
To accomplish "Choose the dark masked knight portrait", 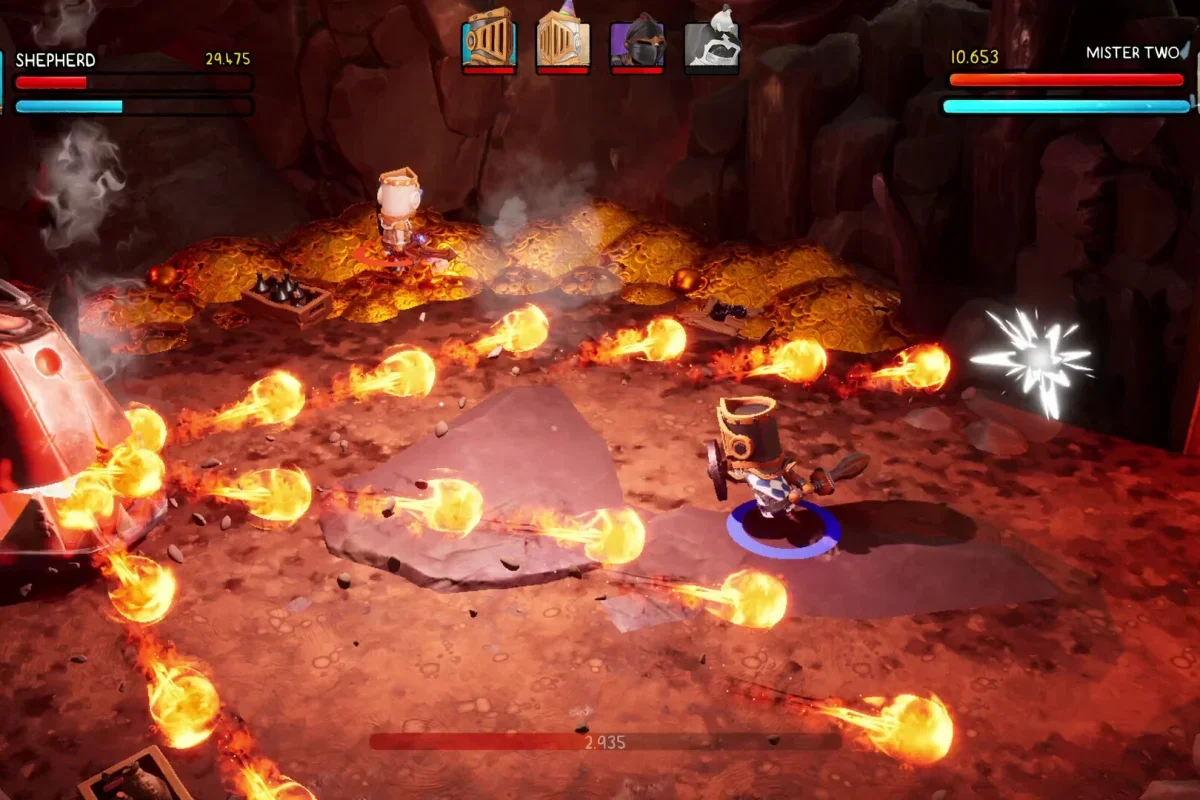I will click(x=637, y=41).
